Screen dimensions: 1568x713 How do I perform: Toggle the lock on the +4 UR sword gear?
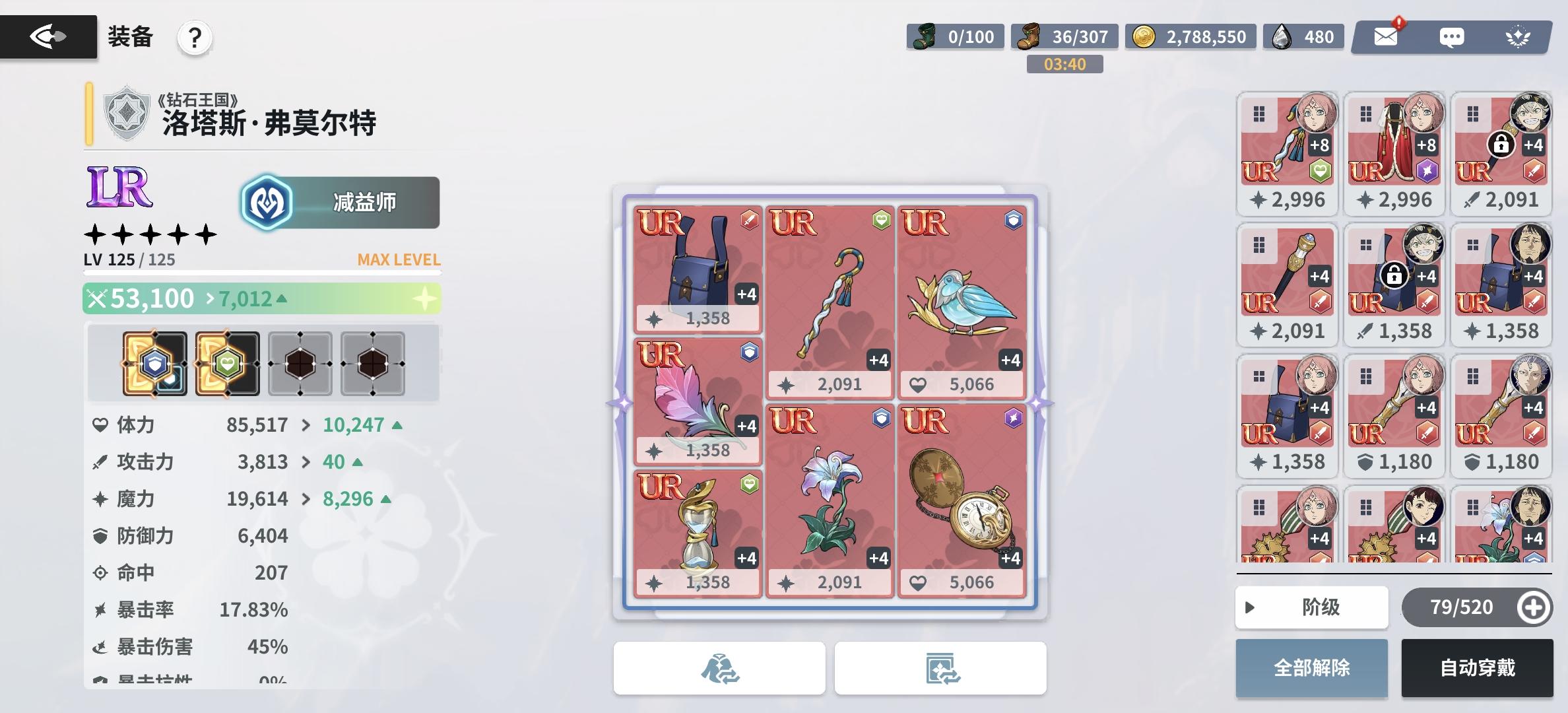tap(1503, 143)
